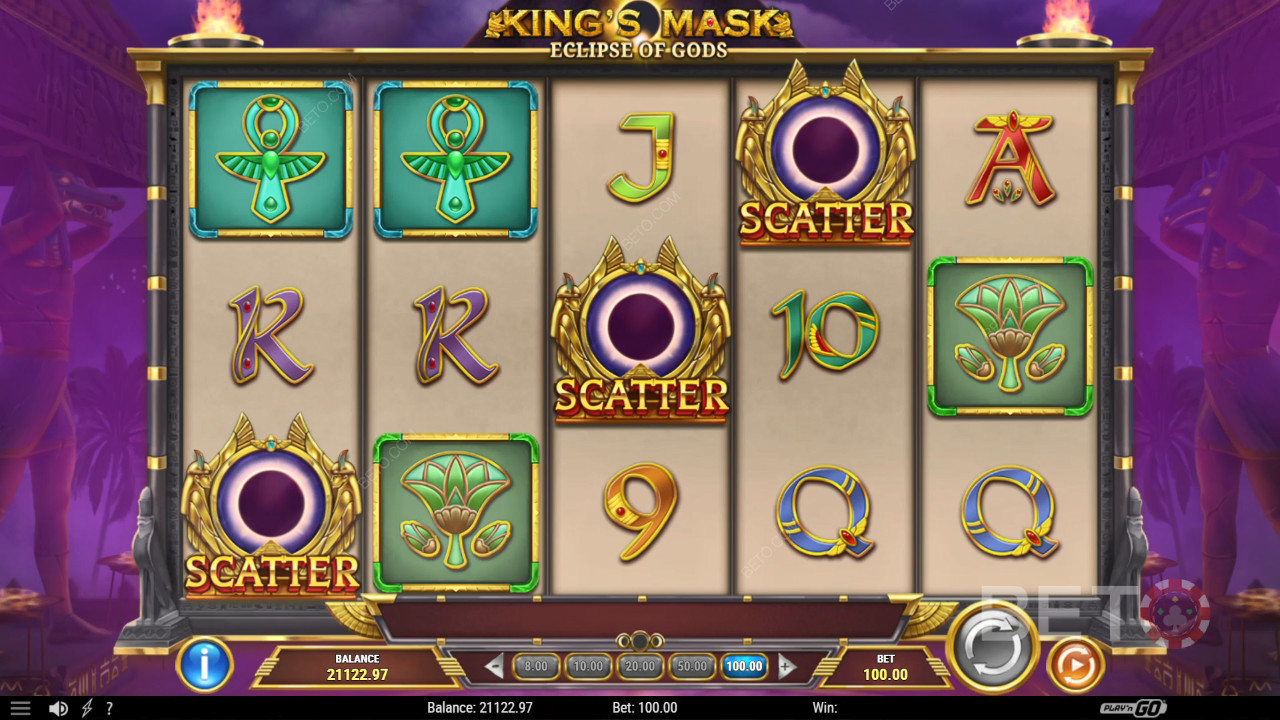
Task: Increase the bet with plus button
Action: (x=787, y=666)
